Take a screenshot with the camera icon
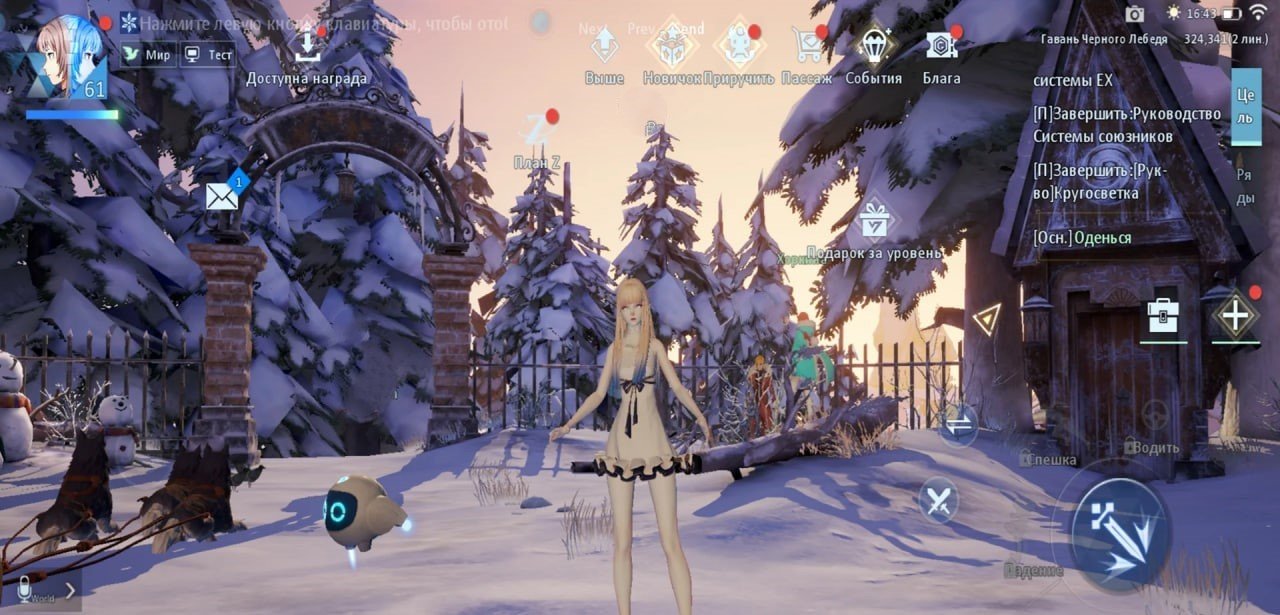The width and height of the screenshot is (1280, 615). pos(1134,14)
